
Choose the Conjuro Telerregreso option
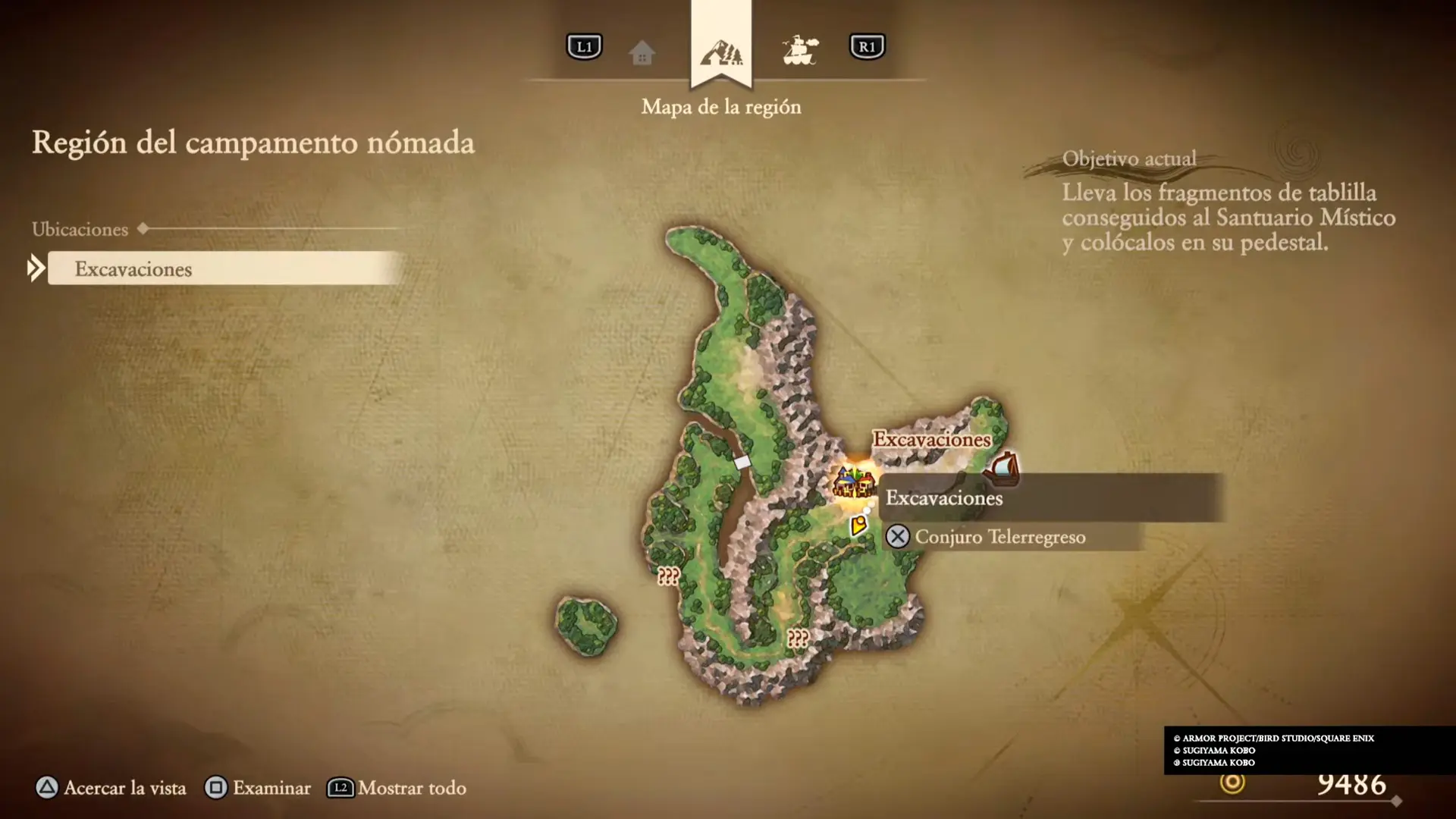(x=999, y=537)
